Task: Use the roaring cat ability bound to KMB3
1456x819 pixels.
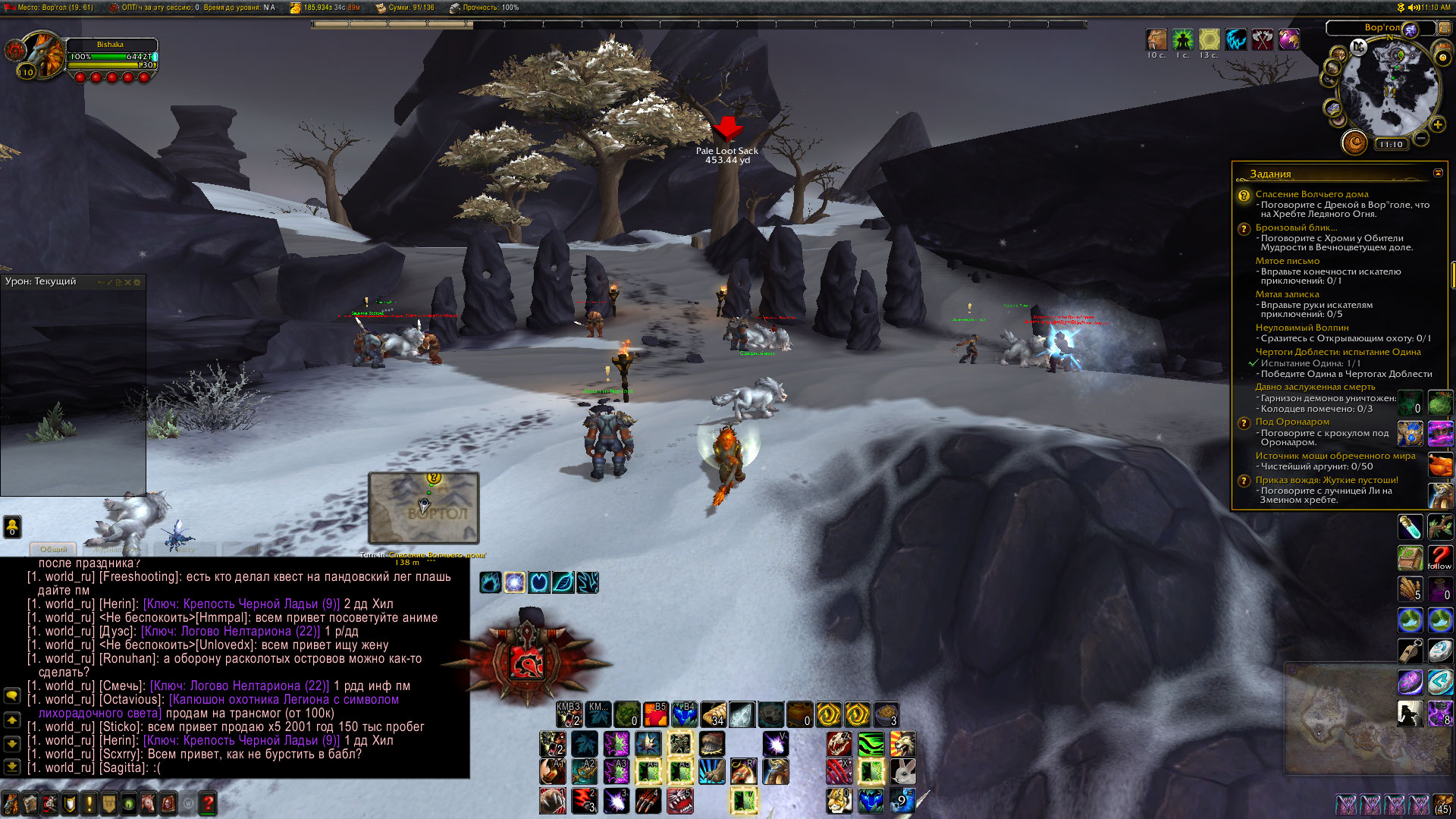Action: pos(569,714)
